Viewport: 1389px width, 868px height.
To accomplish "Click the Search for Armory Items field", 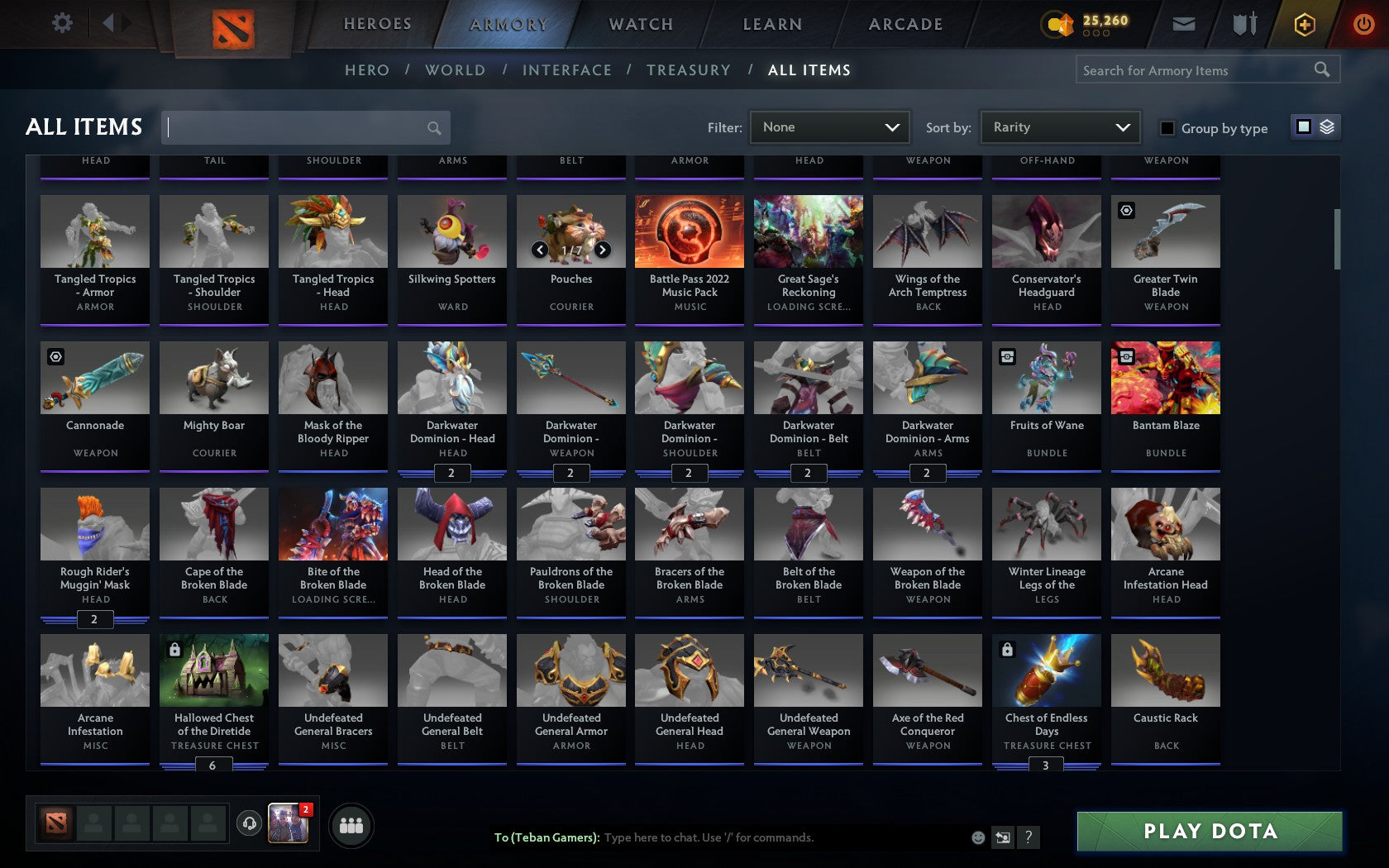I will tap(1199, 70).
